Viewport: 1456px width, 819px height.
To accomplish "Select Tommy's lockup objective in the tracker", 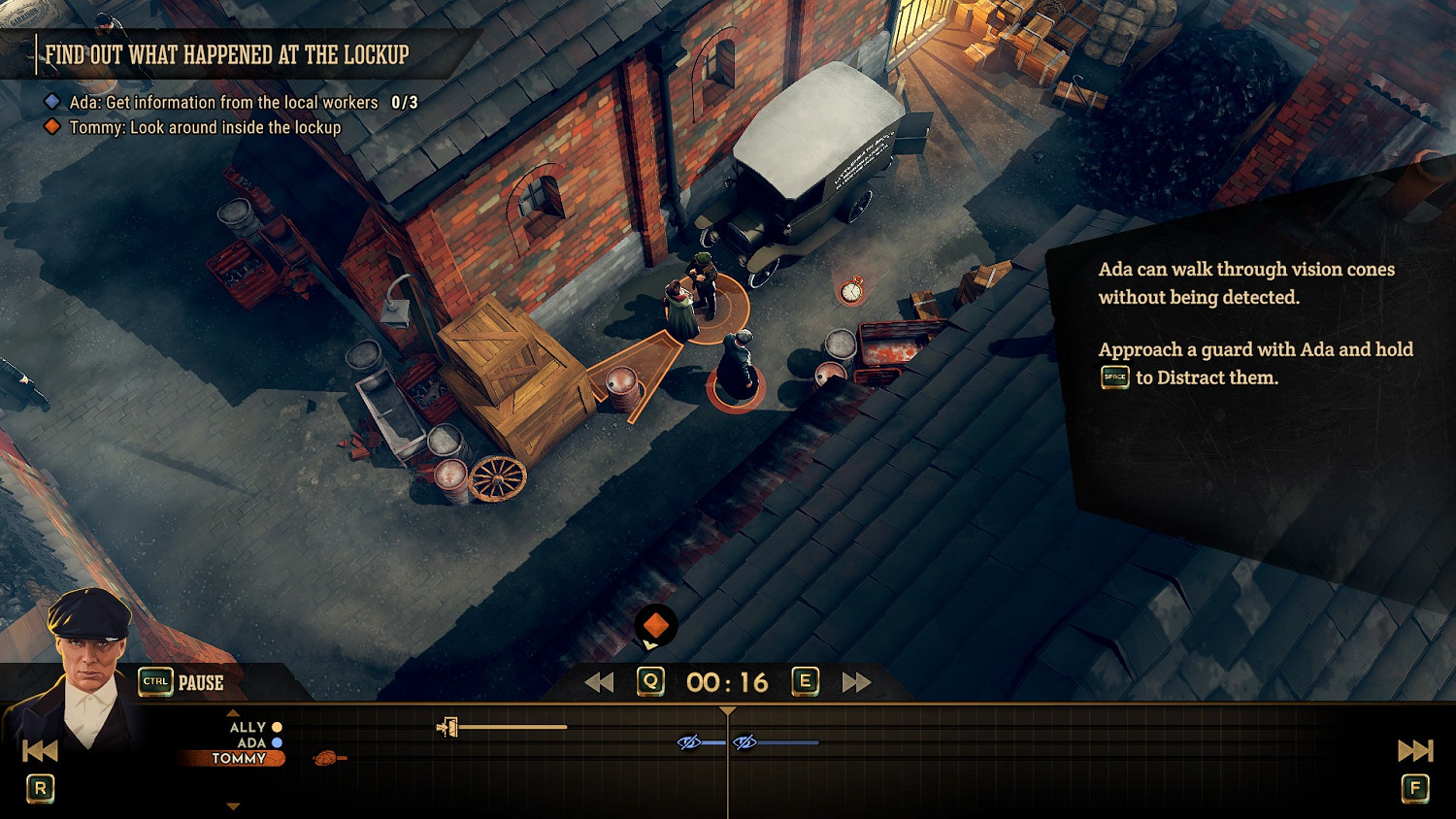I will click(205, 127).
